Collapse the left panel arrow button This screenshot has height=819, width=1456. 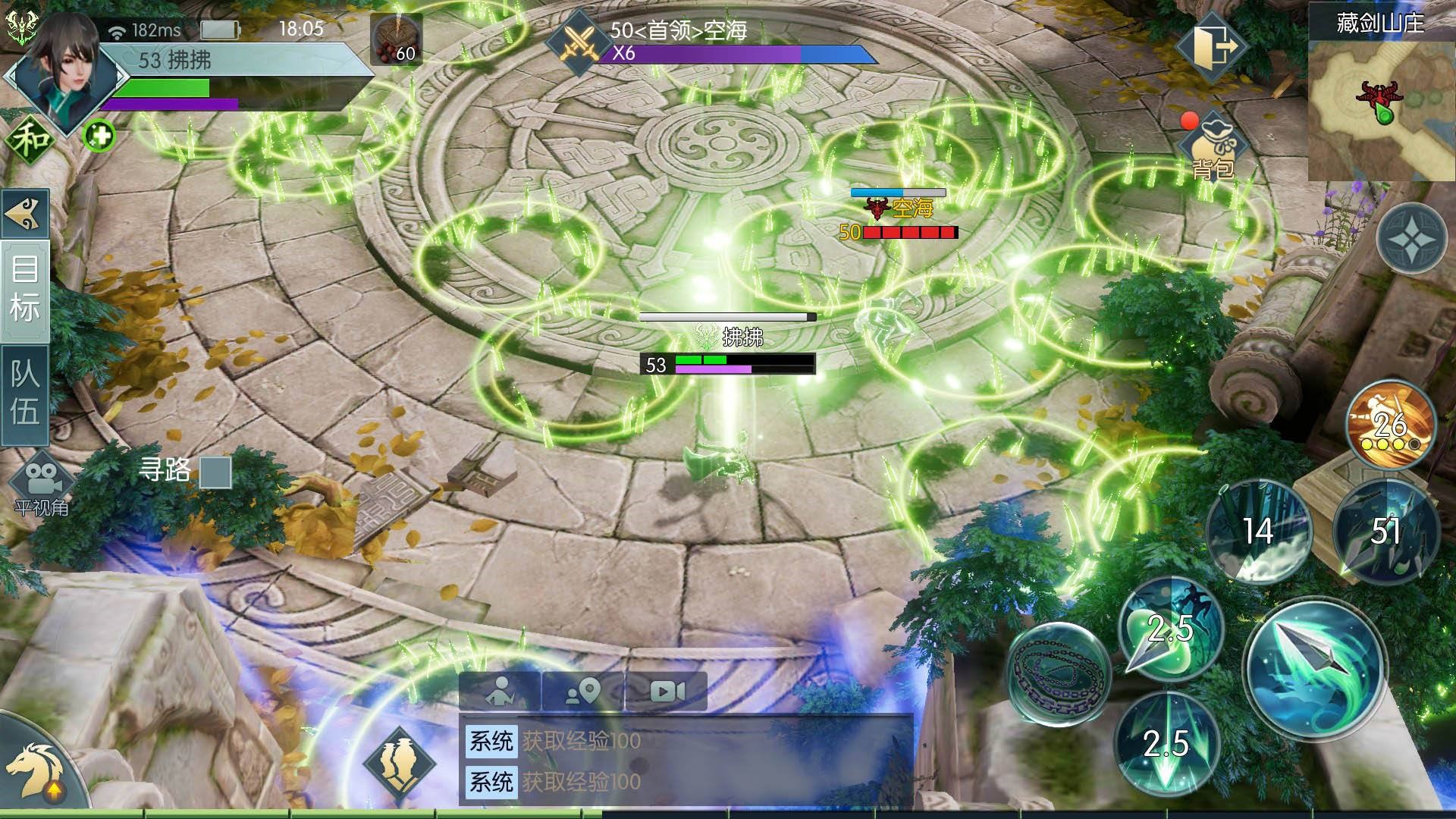(x=25, y=214)
